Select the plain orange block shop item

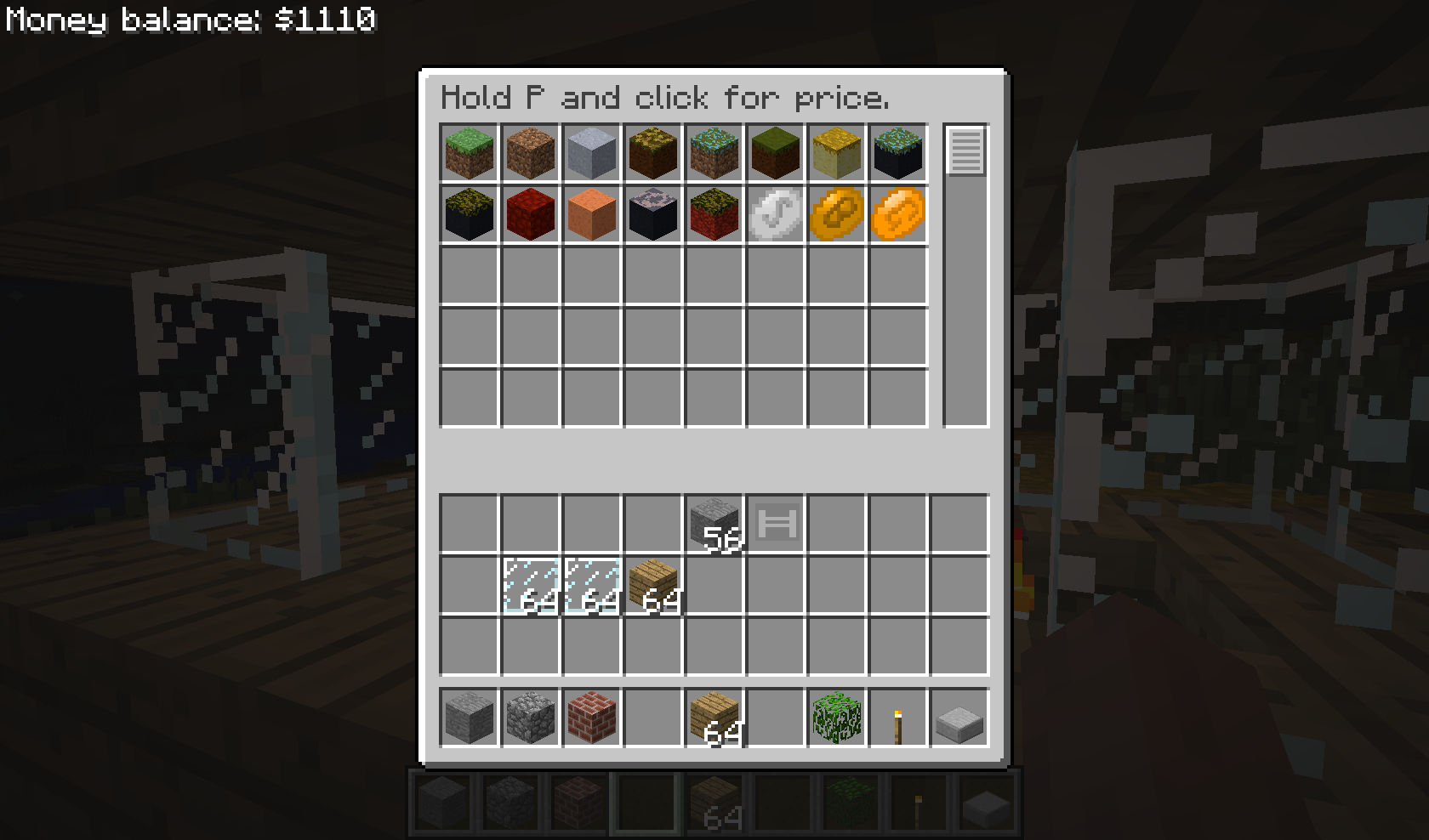click(592, 214)
